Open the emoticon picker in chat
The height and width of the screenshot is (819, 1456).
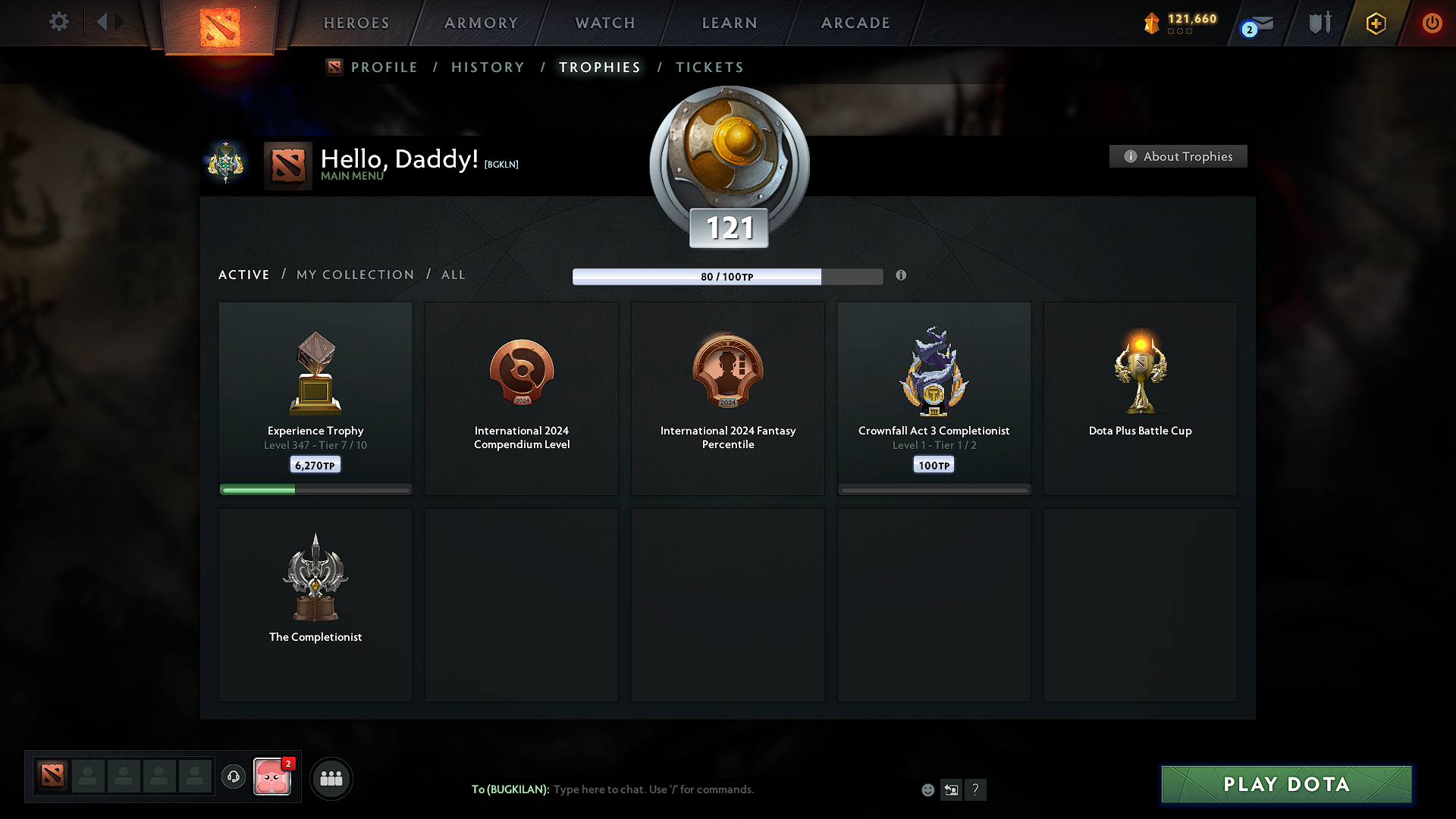click(927, 789)
